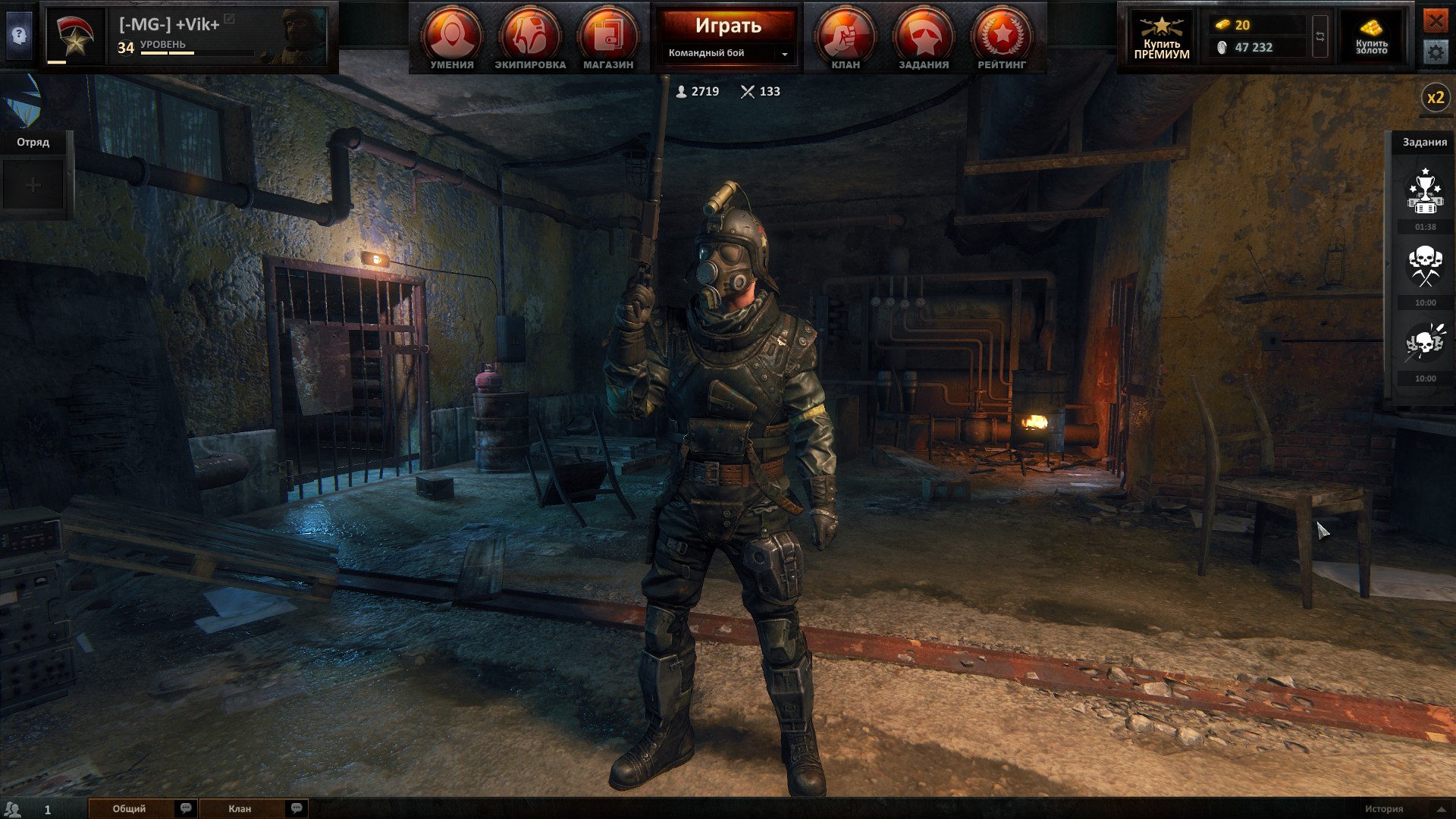
Task: Show the Рейтинг leaderboard
Action: click(1002, 37)
